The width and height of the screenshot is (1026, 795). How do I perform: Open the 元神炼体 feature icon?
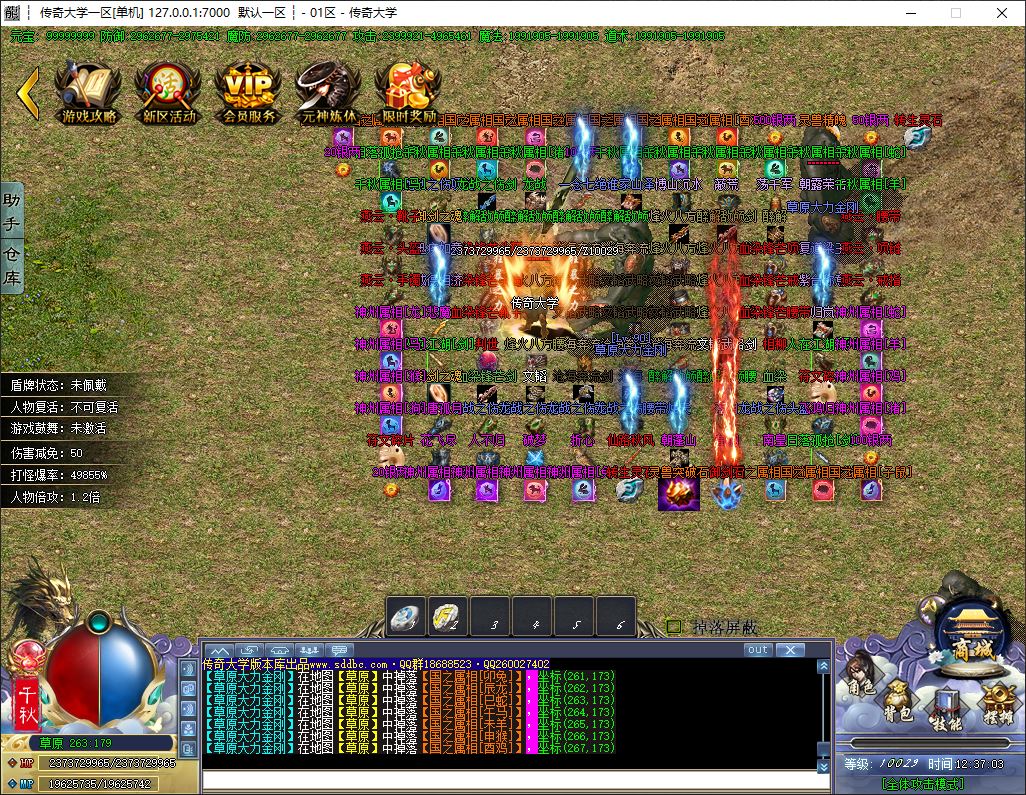coord(328,92)
